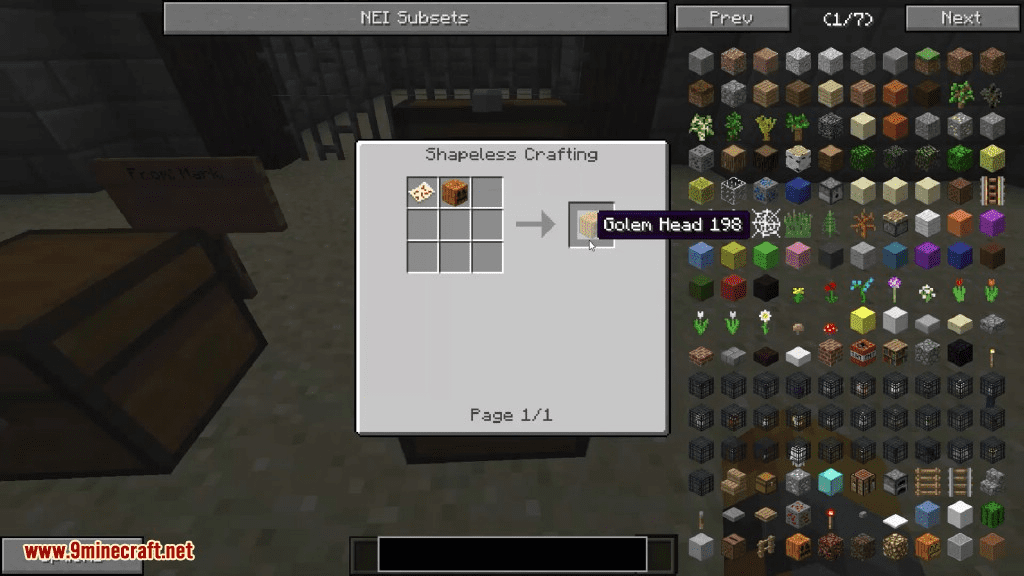The height and width of the screenshot is (576, 1024).
Task: Select the crafting table item
Action: [862, 482]
